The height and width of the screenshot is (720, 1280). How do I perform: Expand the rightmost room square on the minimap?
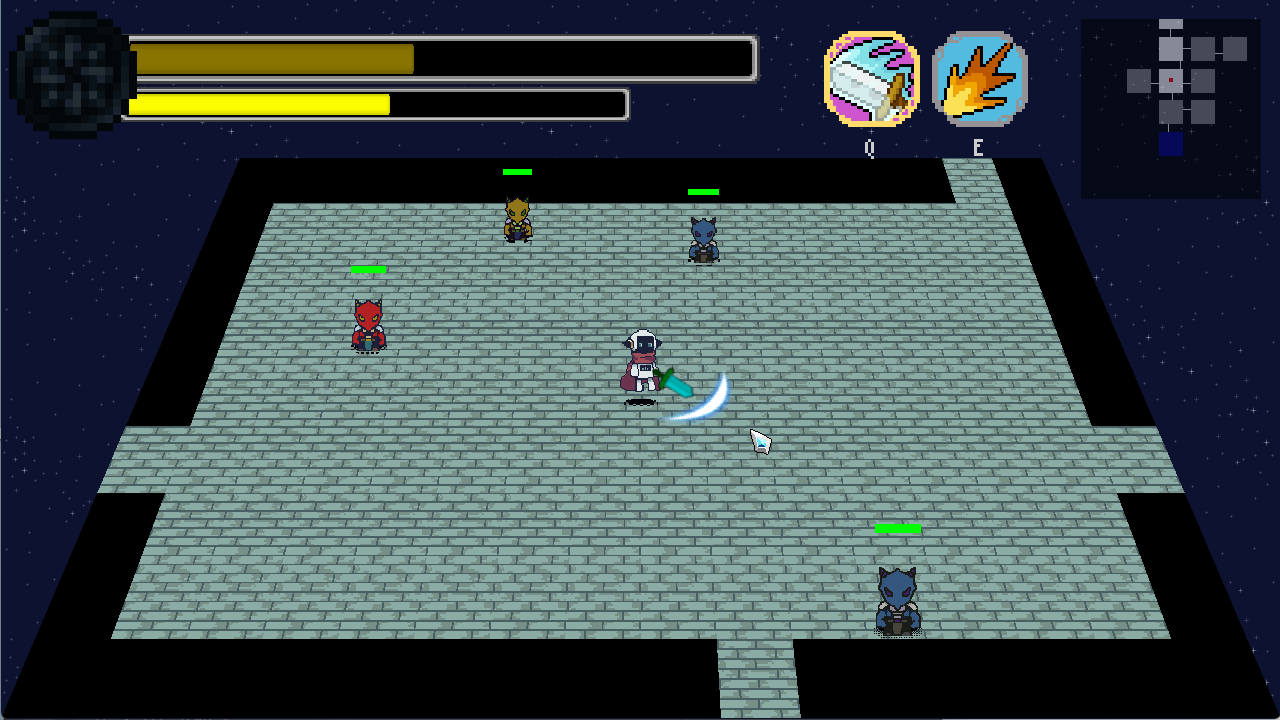tap(1235, 49)
